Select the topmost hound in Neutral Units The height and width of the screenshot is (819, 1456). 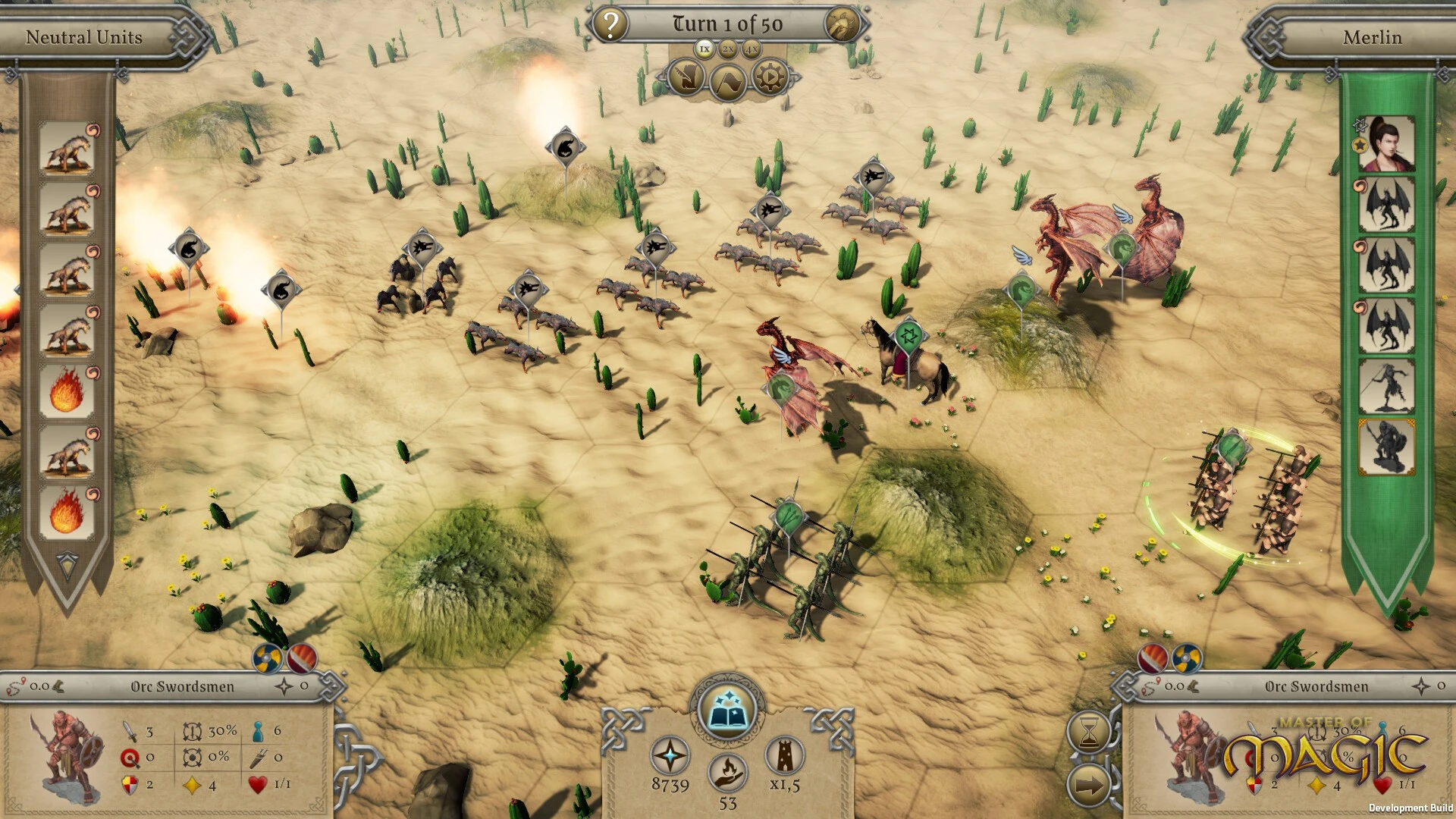point(67,149)
